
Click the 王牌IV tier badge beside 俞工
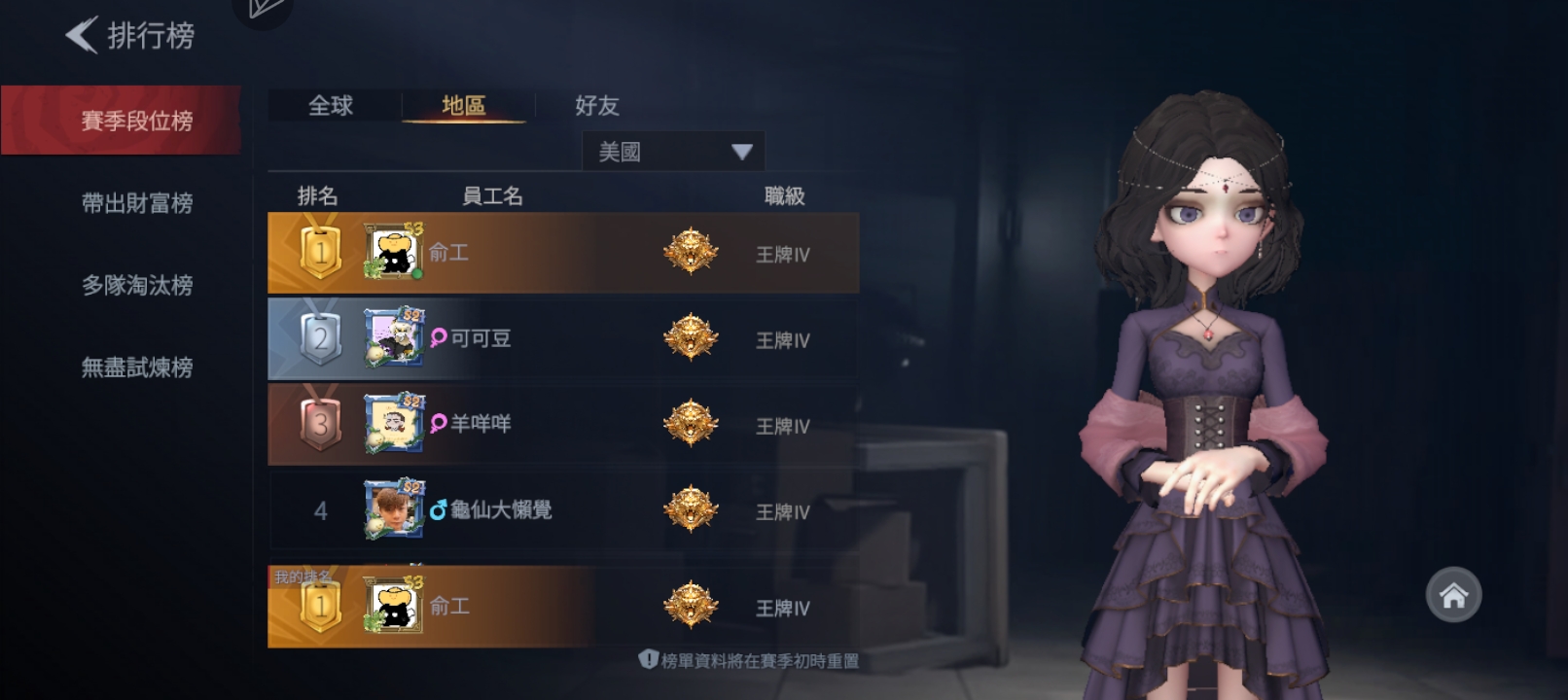(692, 252)
